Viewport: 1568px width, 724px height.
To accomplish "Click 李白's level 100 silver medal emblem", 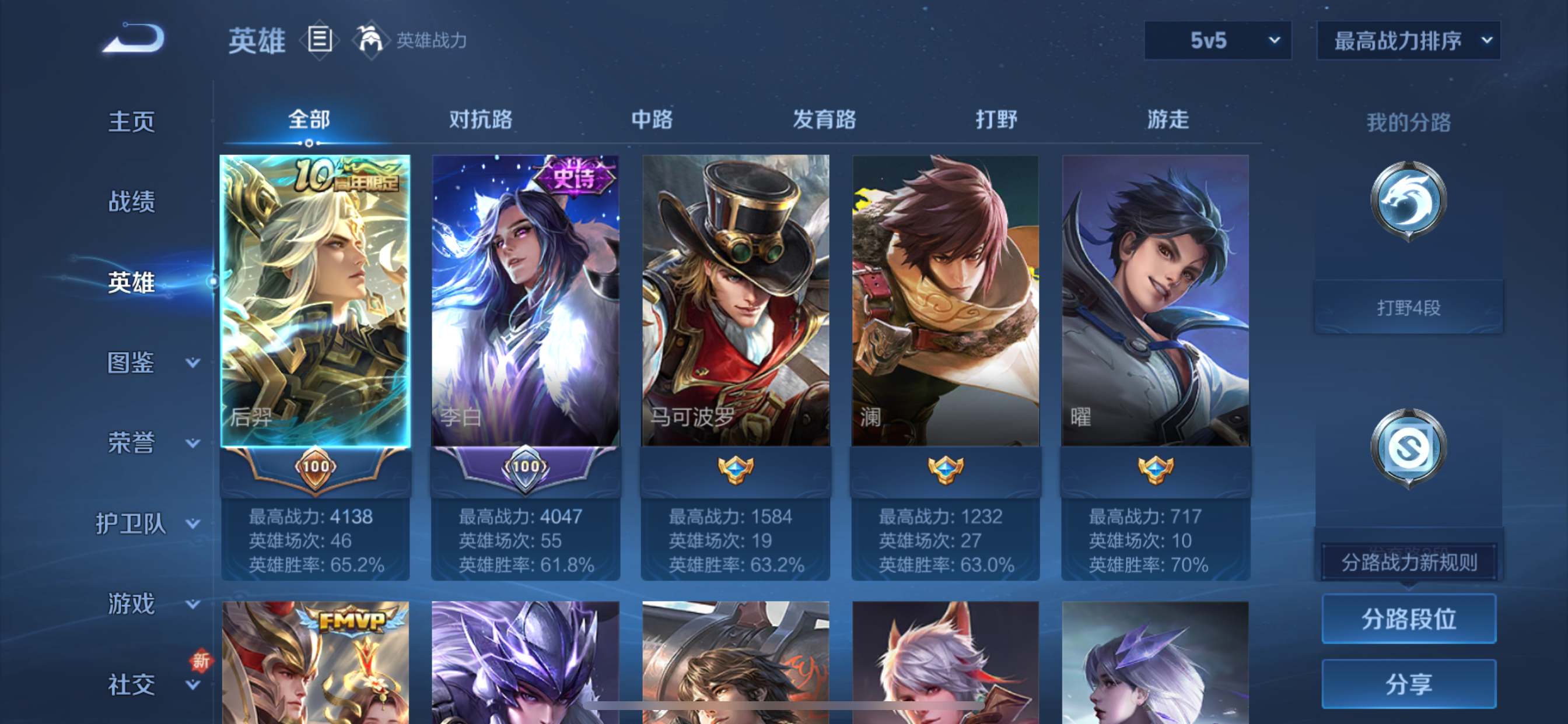I will (526, 469).
